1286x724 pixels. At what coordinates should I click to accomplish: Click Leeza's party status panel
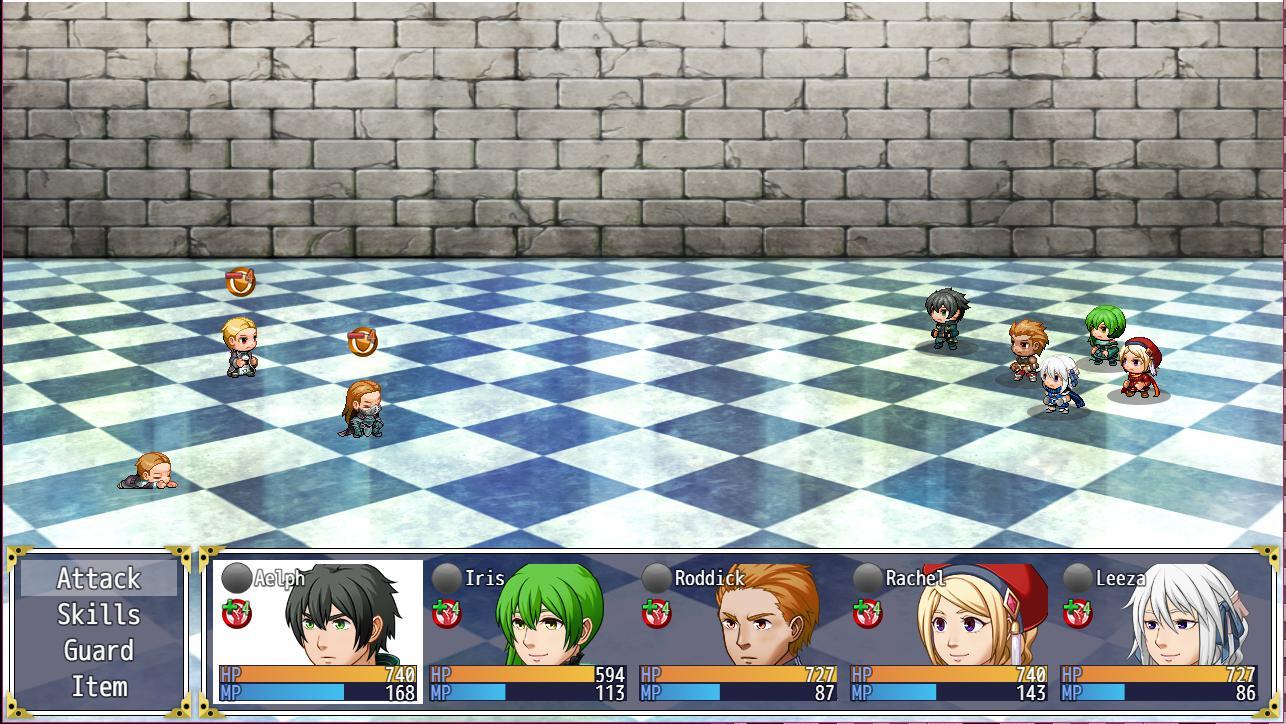pos(1158,631)
